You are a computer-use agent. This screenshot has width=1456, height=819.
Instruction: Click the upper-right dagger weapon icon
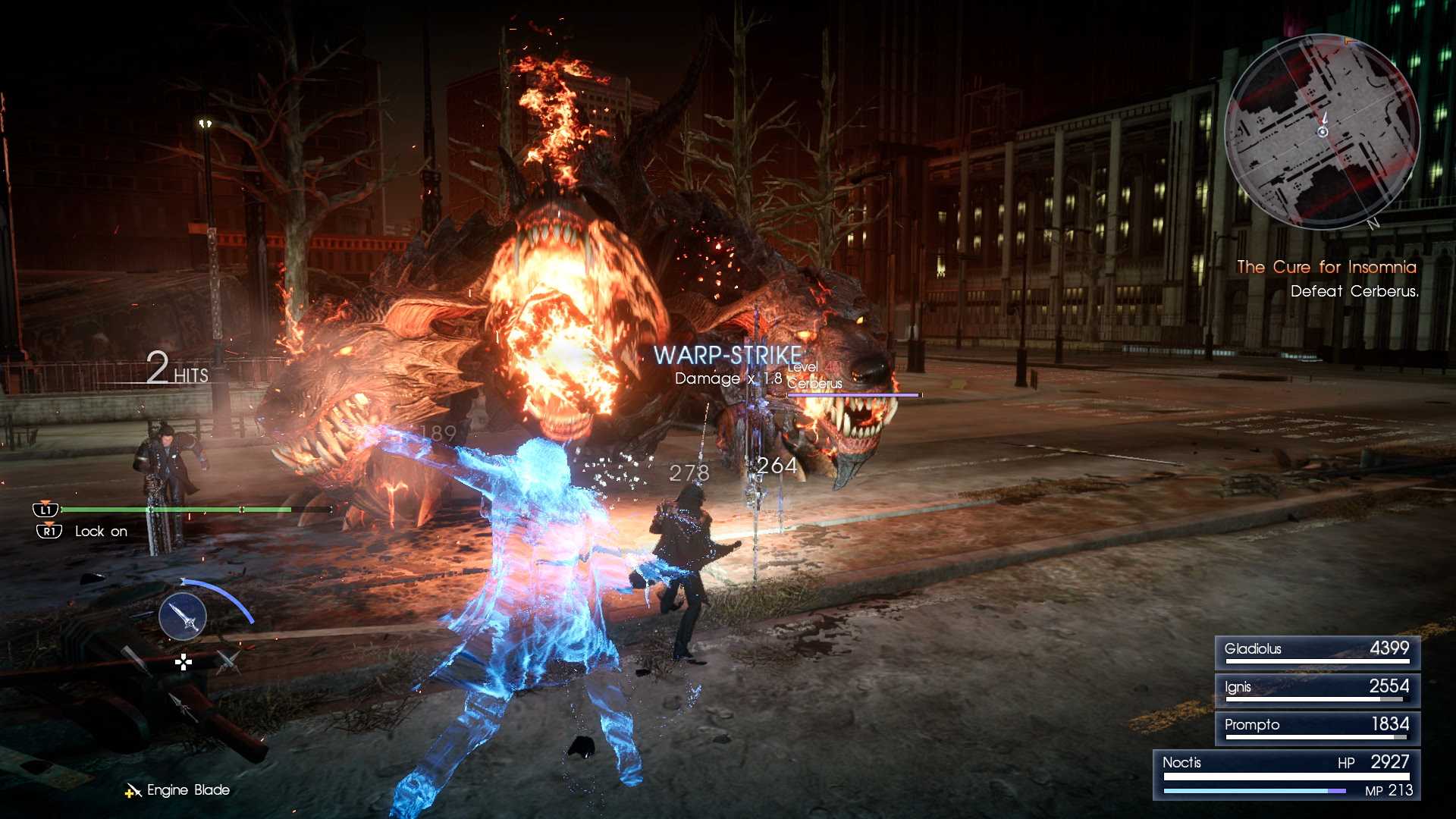pyautogui.click(x=227, y=661)
